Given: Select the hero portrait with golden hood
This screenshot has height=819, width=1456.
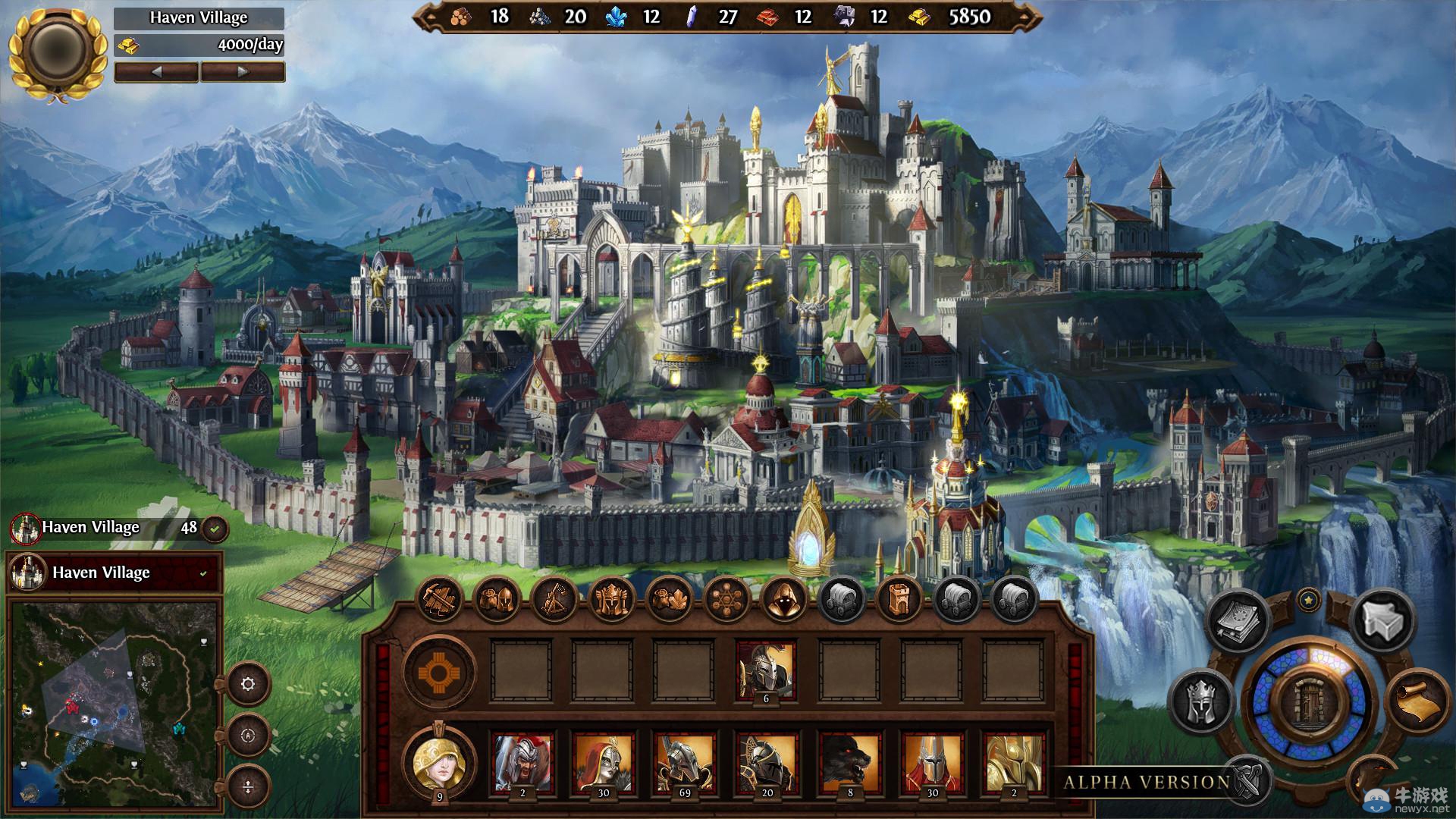Looking at the screenshot, I should 438,761.
